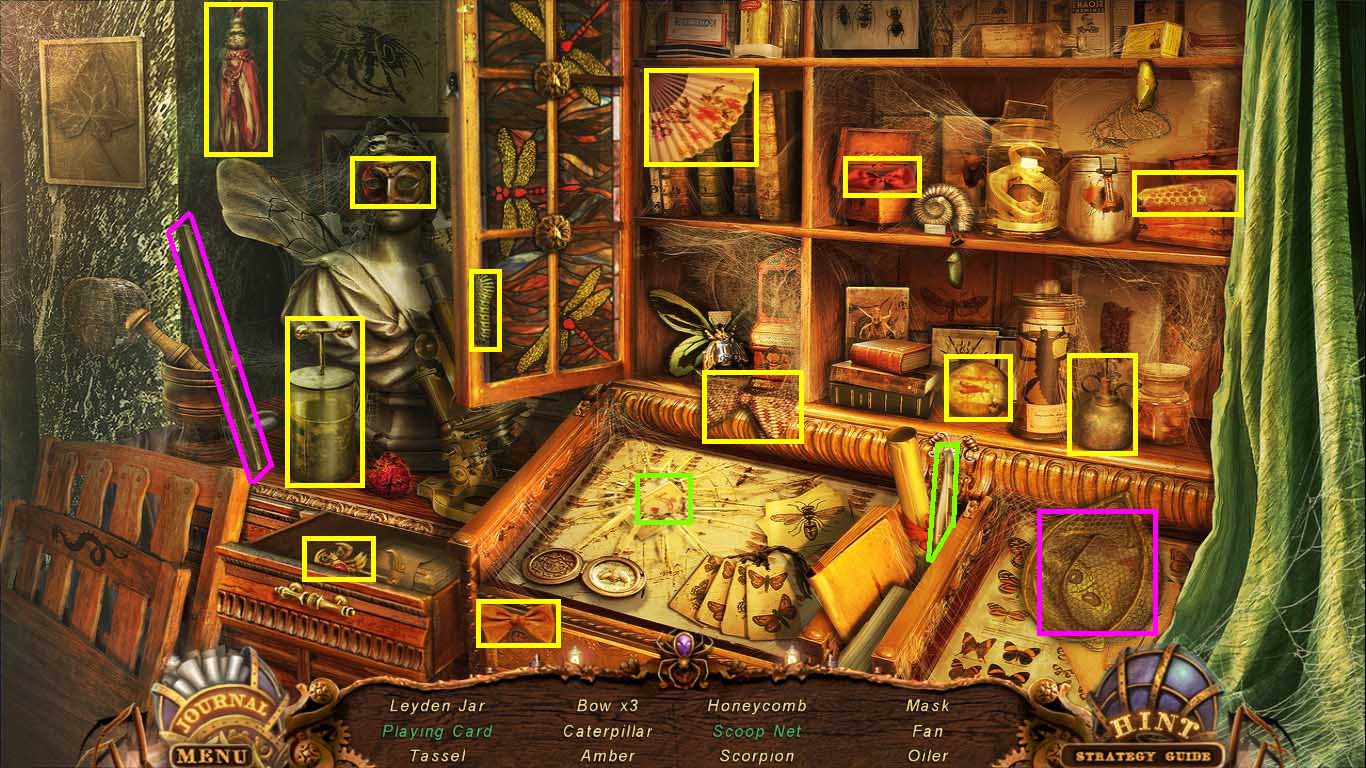This screenshot has height=768, width=1366.
Task: Select the folding fan on the shelf
Action: tap(700, 115)
